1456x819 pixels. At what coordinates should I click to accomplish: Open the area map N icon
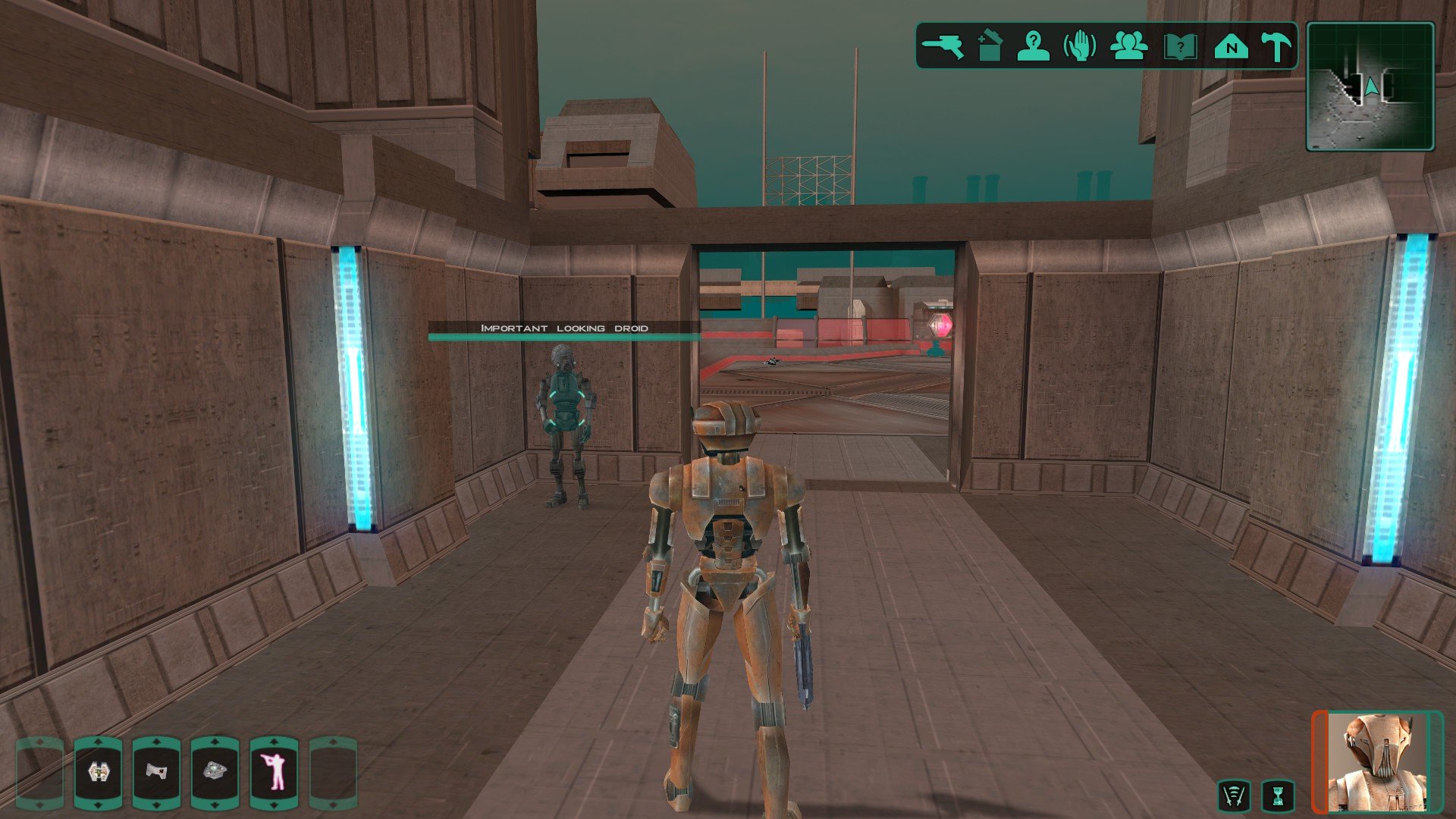click(x=1231, y=47)
